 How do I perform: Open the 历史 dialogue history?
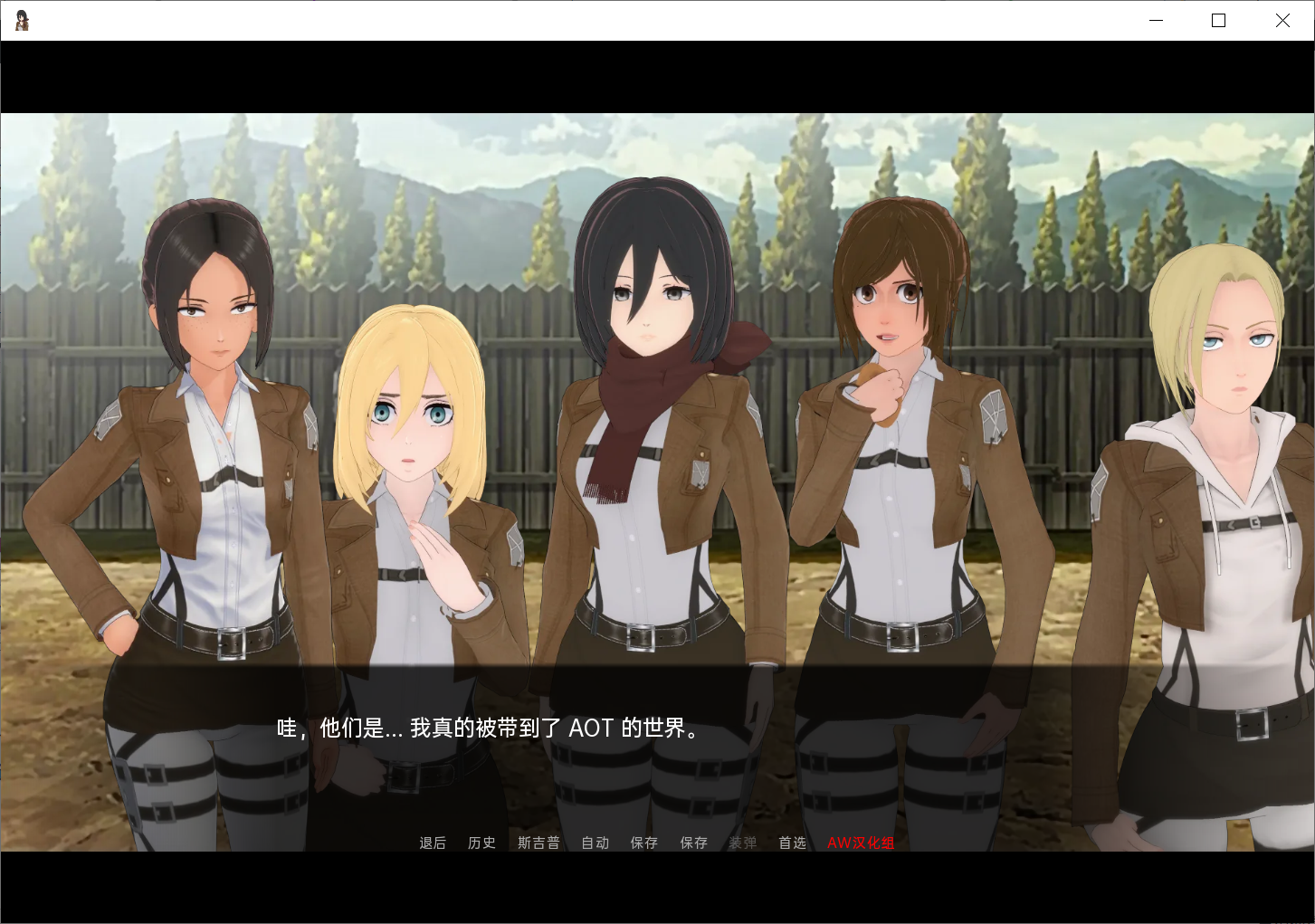[481, 843]
